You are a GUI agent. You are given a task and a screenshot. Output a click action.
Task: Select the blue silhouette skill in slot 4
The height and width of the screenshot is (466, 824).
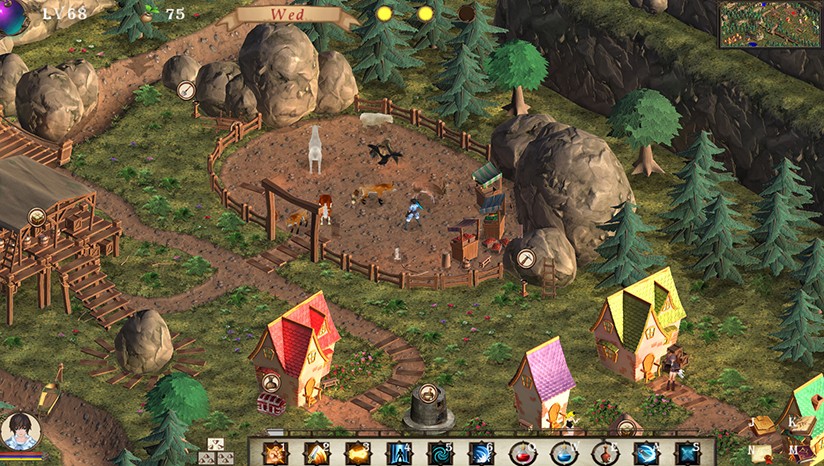click(399, 453)
